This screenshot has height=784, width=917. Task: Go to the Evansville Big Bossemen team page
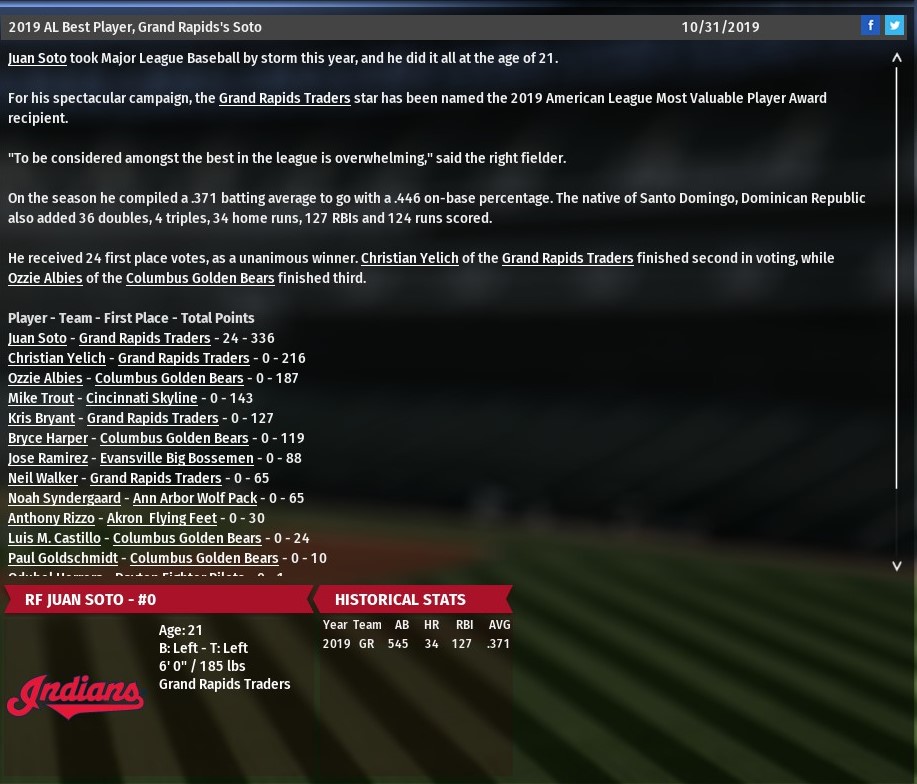click(176, 458)
